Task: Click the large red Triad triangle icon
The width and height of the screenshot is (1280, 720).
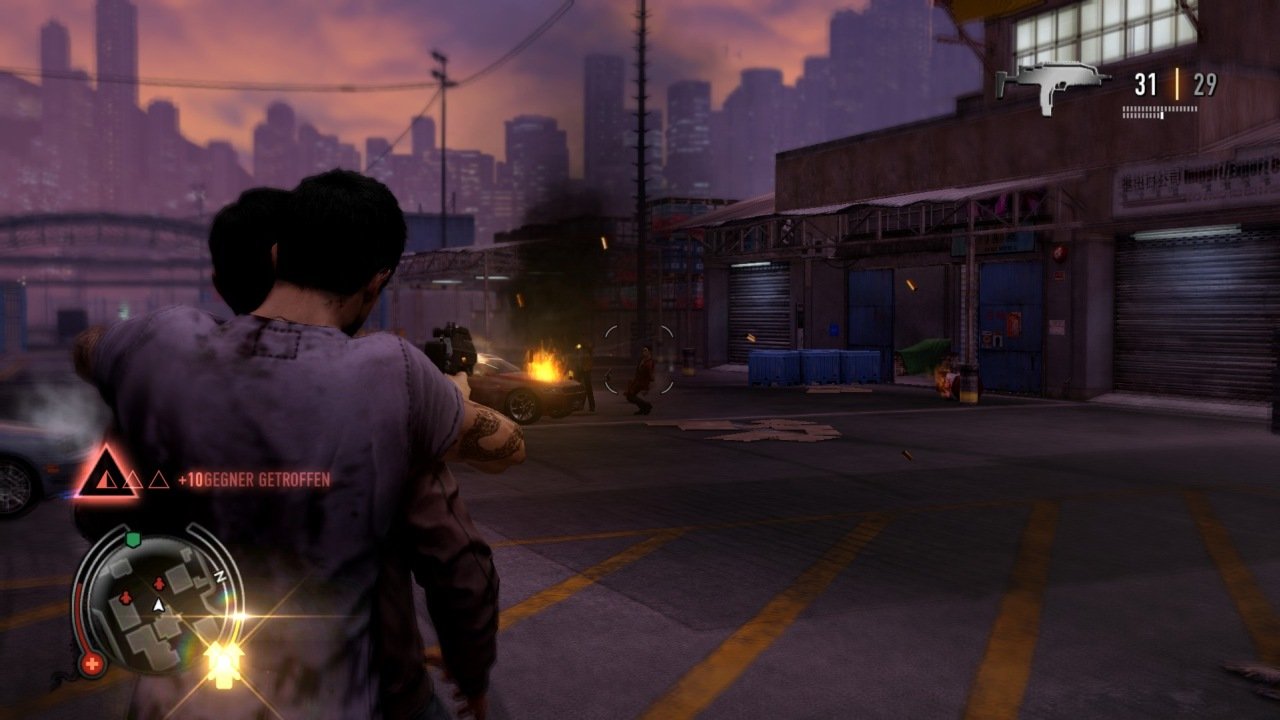Action: click(105, 473)
